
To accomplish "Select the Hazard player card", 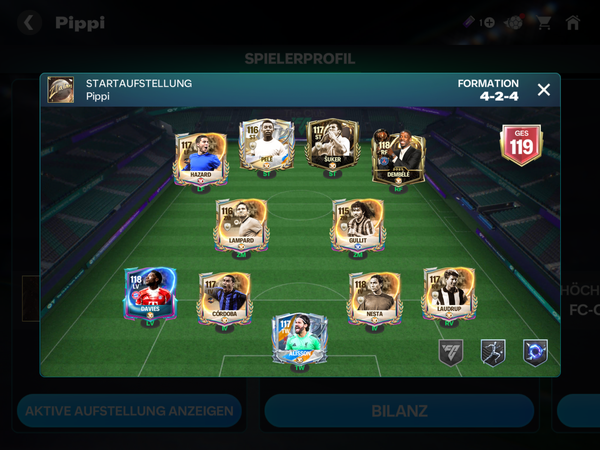I will (x=202, y=155).
